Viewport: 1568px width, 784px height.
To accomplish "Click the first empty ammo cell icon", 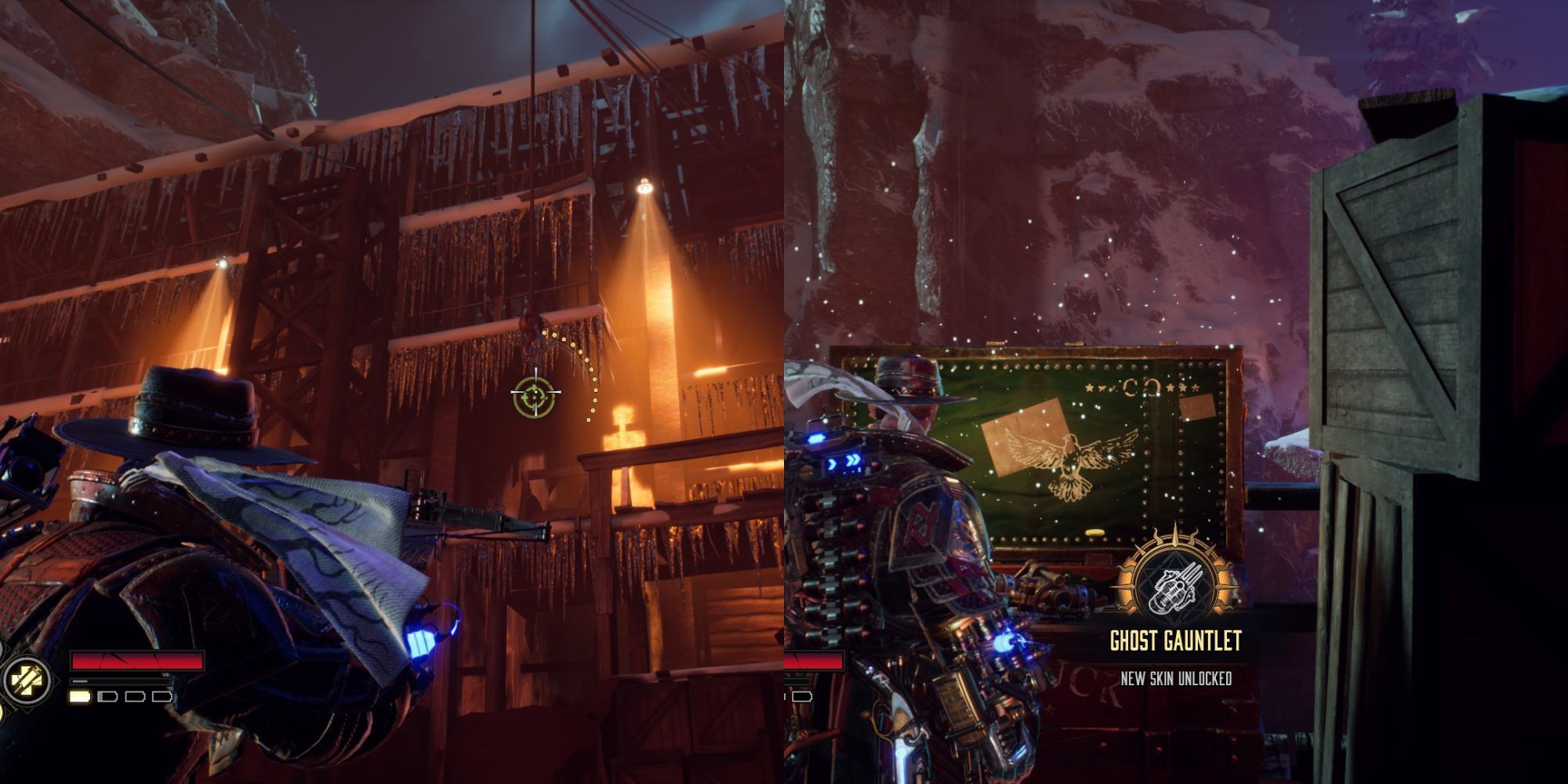I will click(x=134, y=696).
